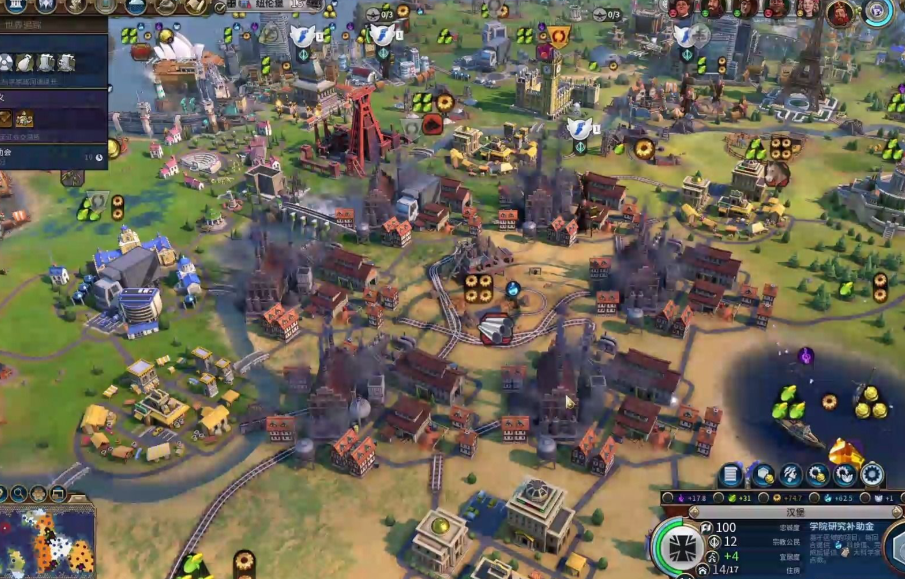Open the manage citizens icon
Screen dimensions: 905x579
[790, 475]
